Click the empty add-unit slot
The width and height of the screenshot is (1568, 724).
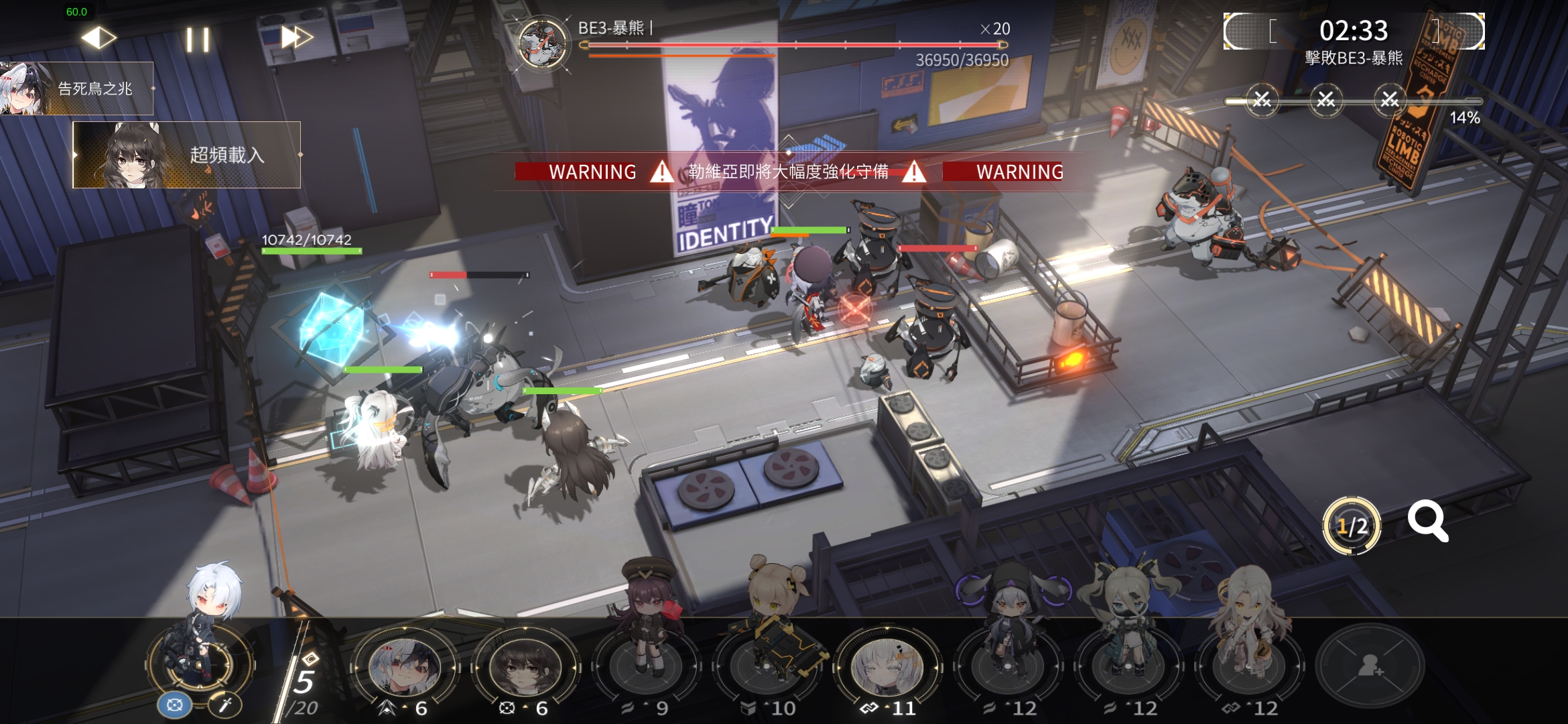point(1370,666)
